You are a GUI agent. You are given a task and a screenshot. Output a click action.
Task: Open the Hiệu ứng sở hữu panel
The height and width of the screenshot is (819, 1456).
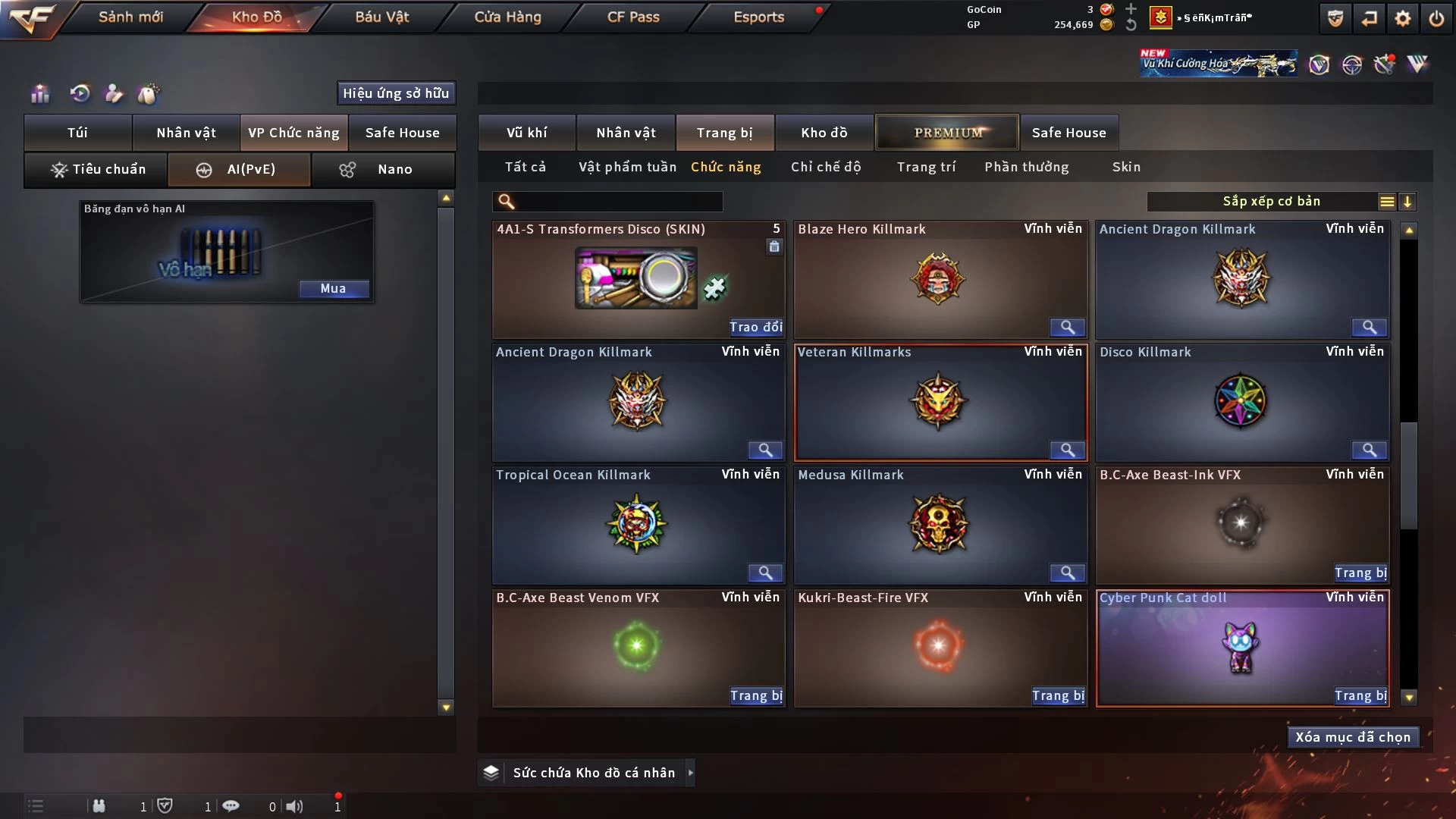coord(396,93)
